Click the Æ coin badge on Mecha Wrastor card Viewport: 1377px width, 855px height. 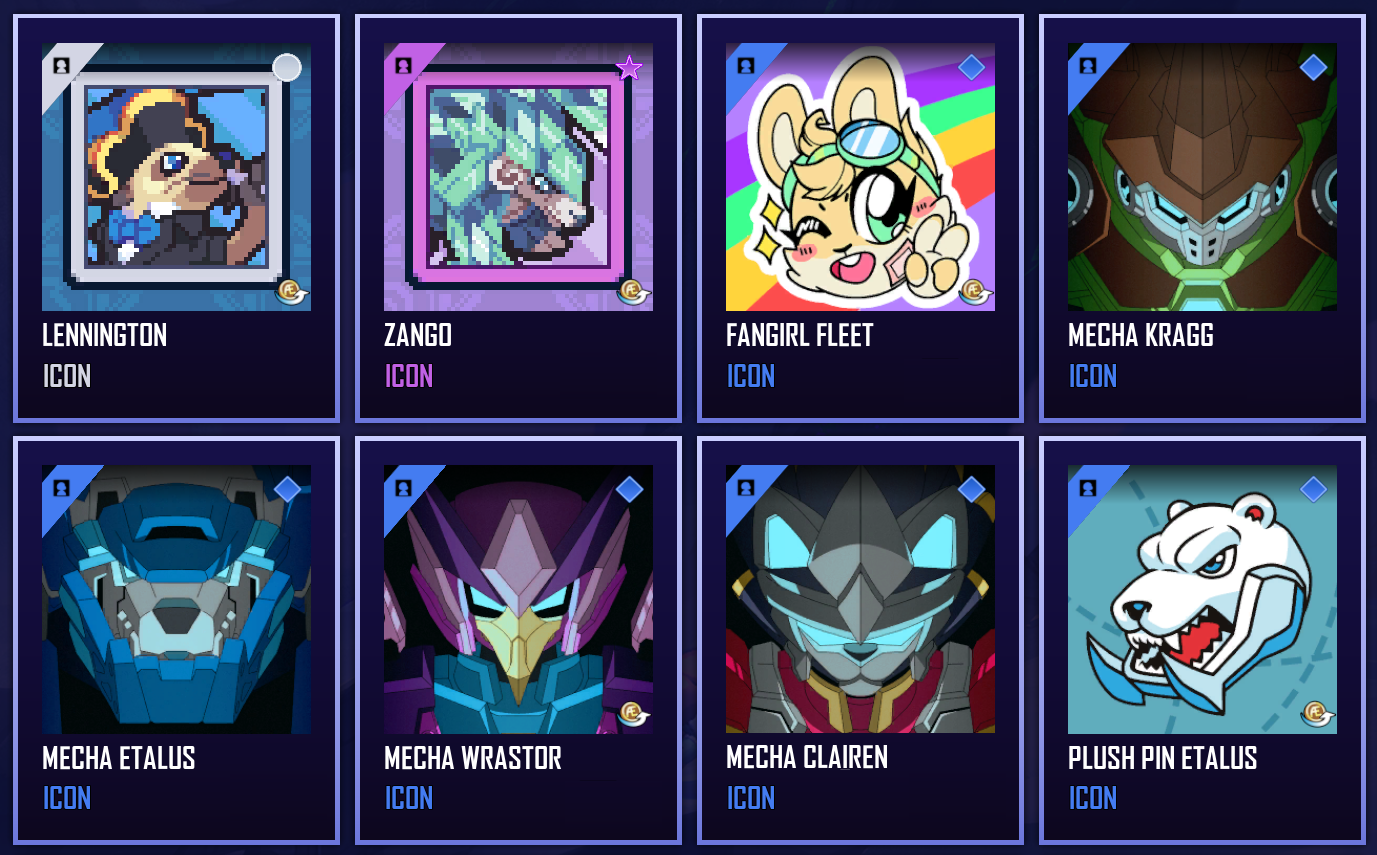[631, 712]
